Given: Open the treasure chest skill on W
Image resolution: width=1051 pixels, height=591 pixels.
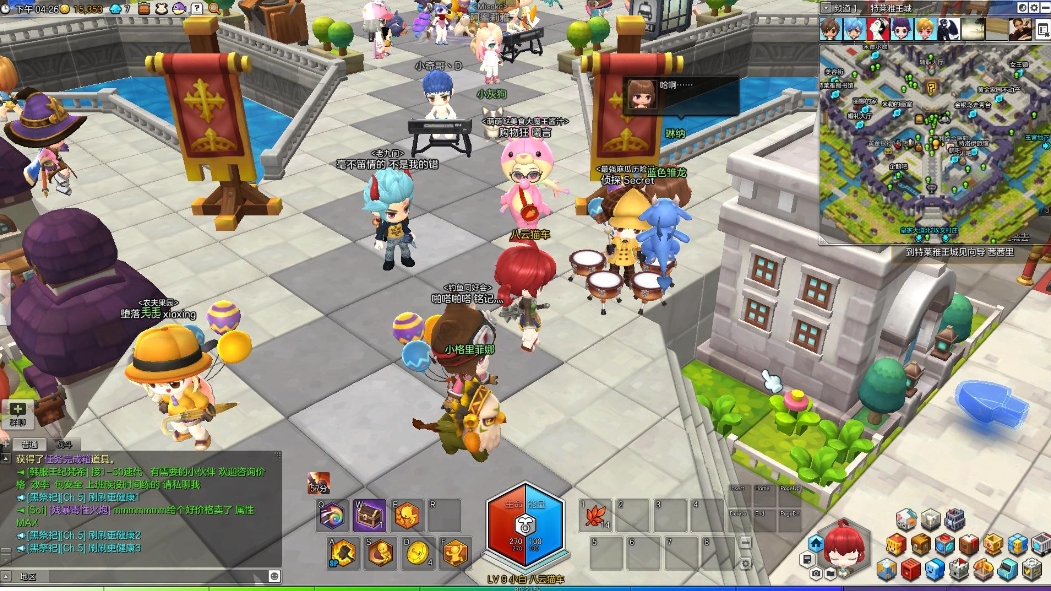Looking at the screenshot, I should (x=369, y=515).
